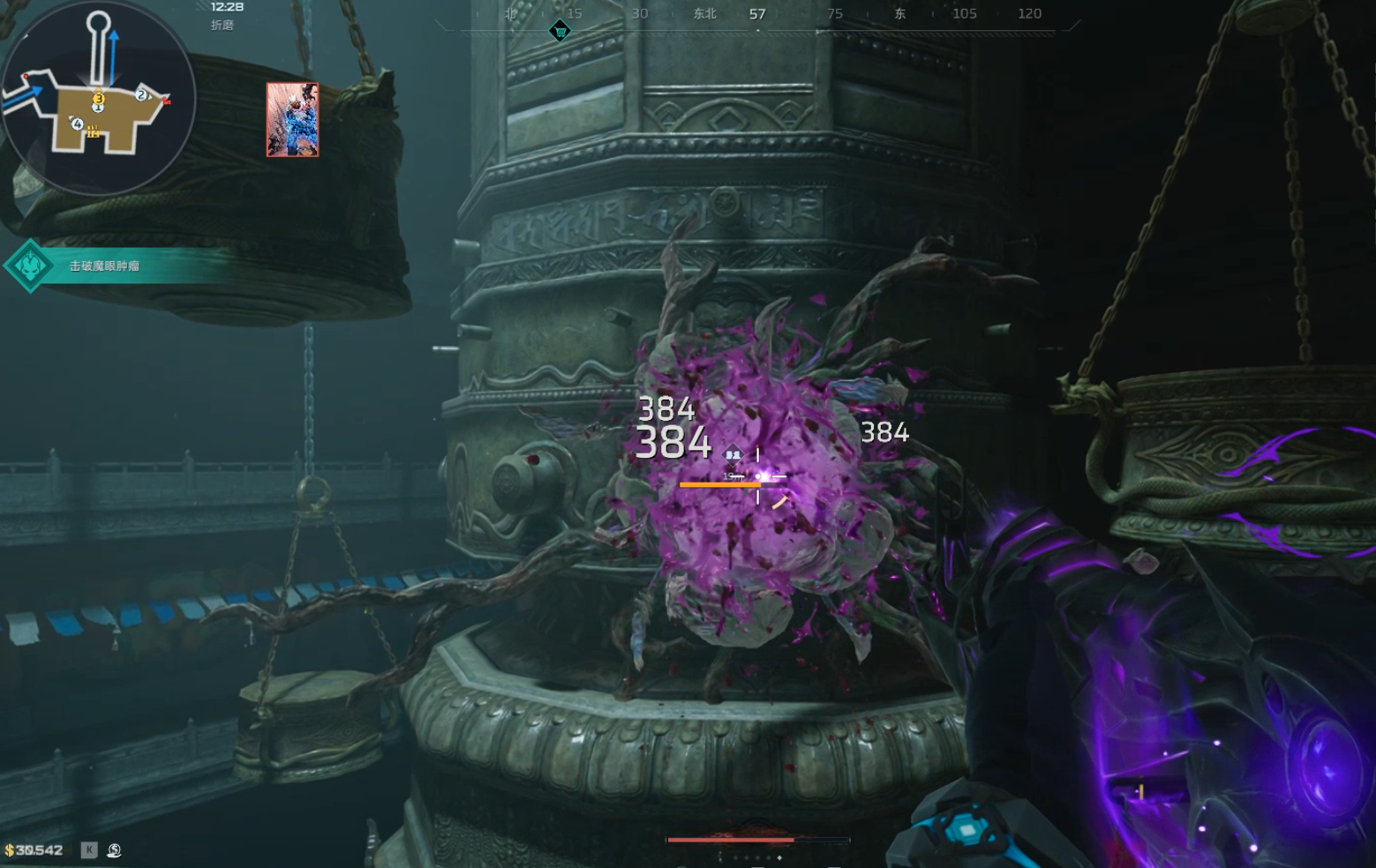Click the give-money hand coin icon
The height and width of the screenshot is (868, 1376).
point(114,850)
